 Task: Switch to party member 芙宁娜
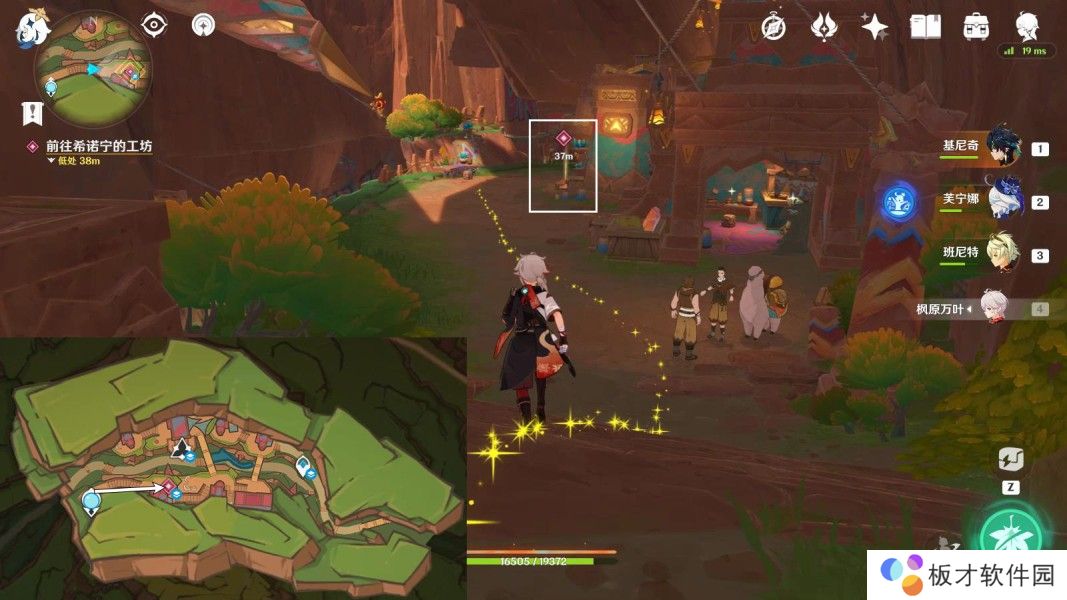(x=1002, y=201)
